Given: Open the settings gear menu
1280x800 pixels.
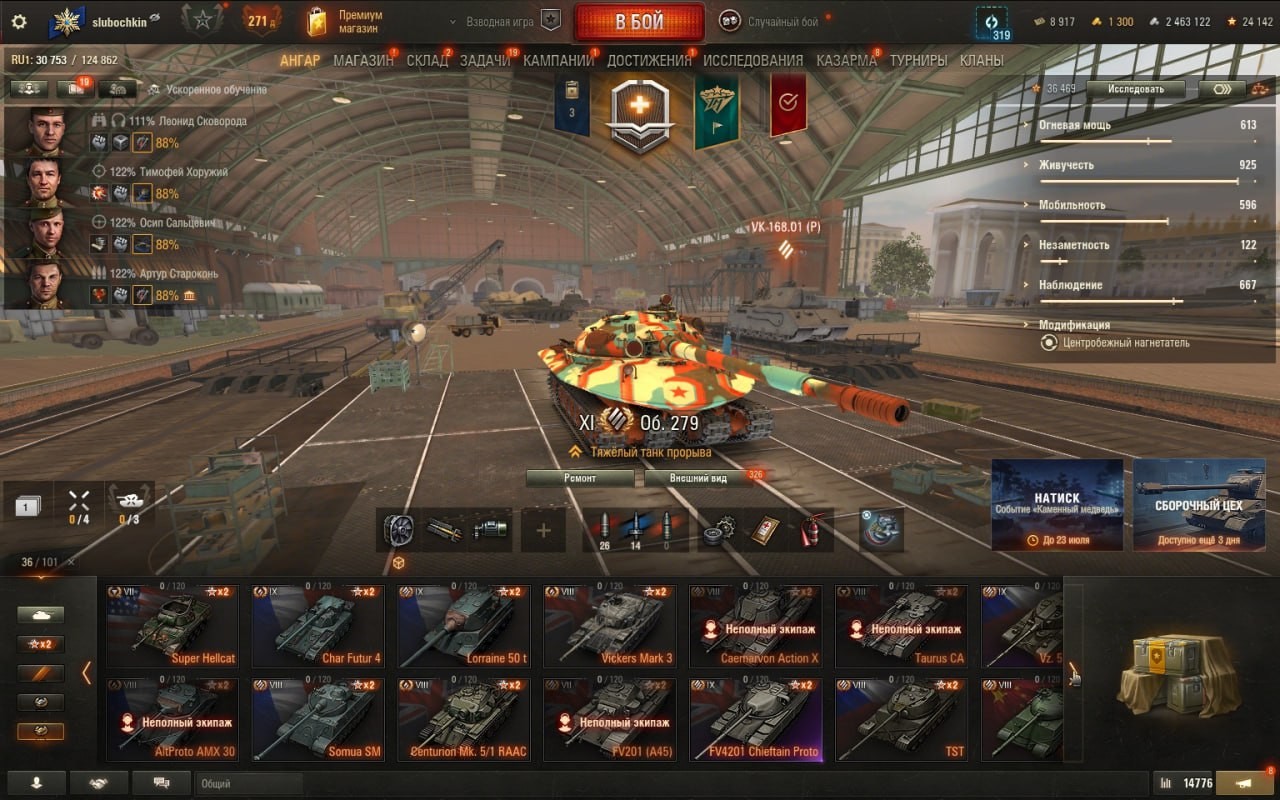Looking at the screenshot, I should [x=19, y=22].
